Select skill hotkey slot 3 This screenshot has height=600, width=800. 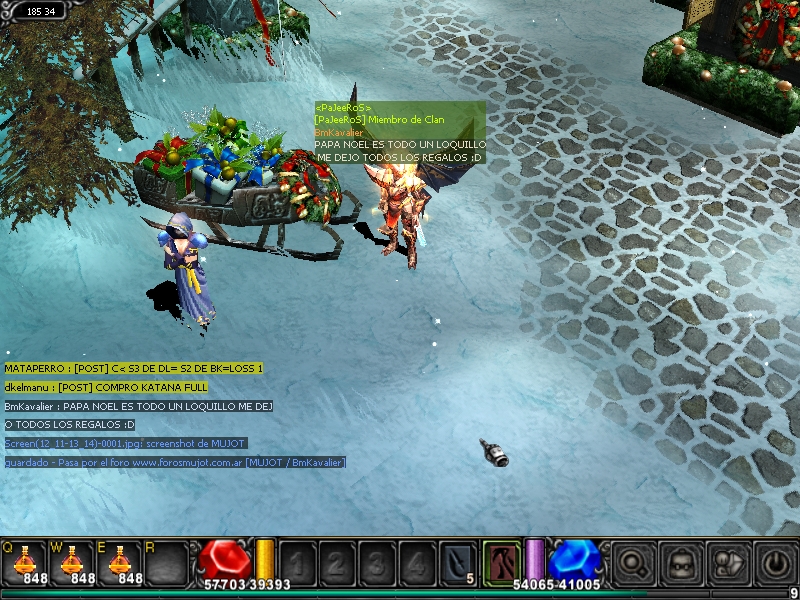(x=377, y=562)
